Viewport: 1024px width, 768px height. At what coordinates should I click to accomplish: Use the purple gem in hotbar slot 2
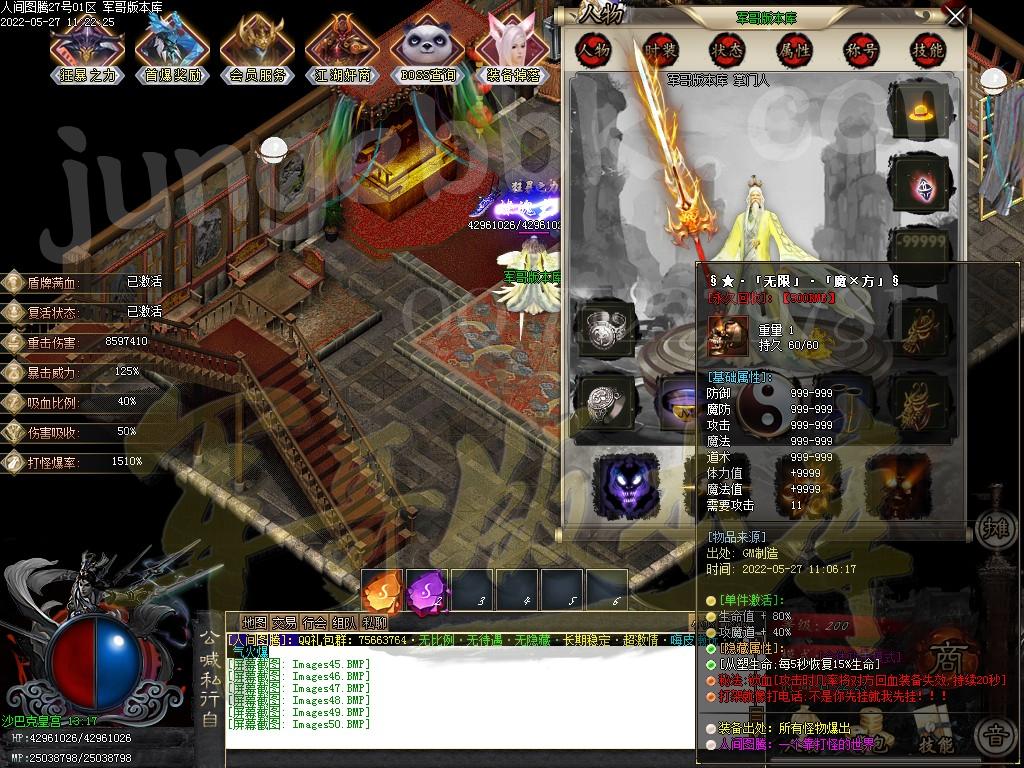click(x=426, y=590)
